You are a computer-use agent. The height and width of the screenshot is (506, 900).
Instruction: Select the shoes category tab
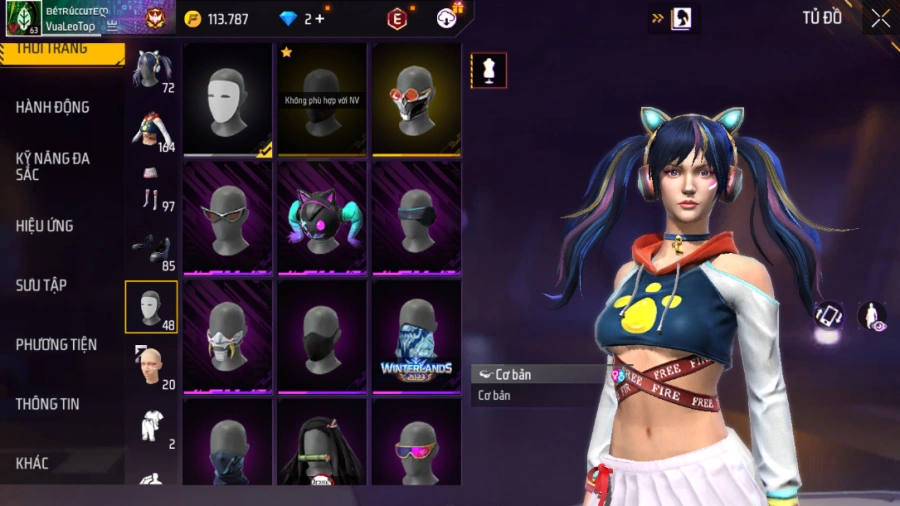click(152, 247)
